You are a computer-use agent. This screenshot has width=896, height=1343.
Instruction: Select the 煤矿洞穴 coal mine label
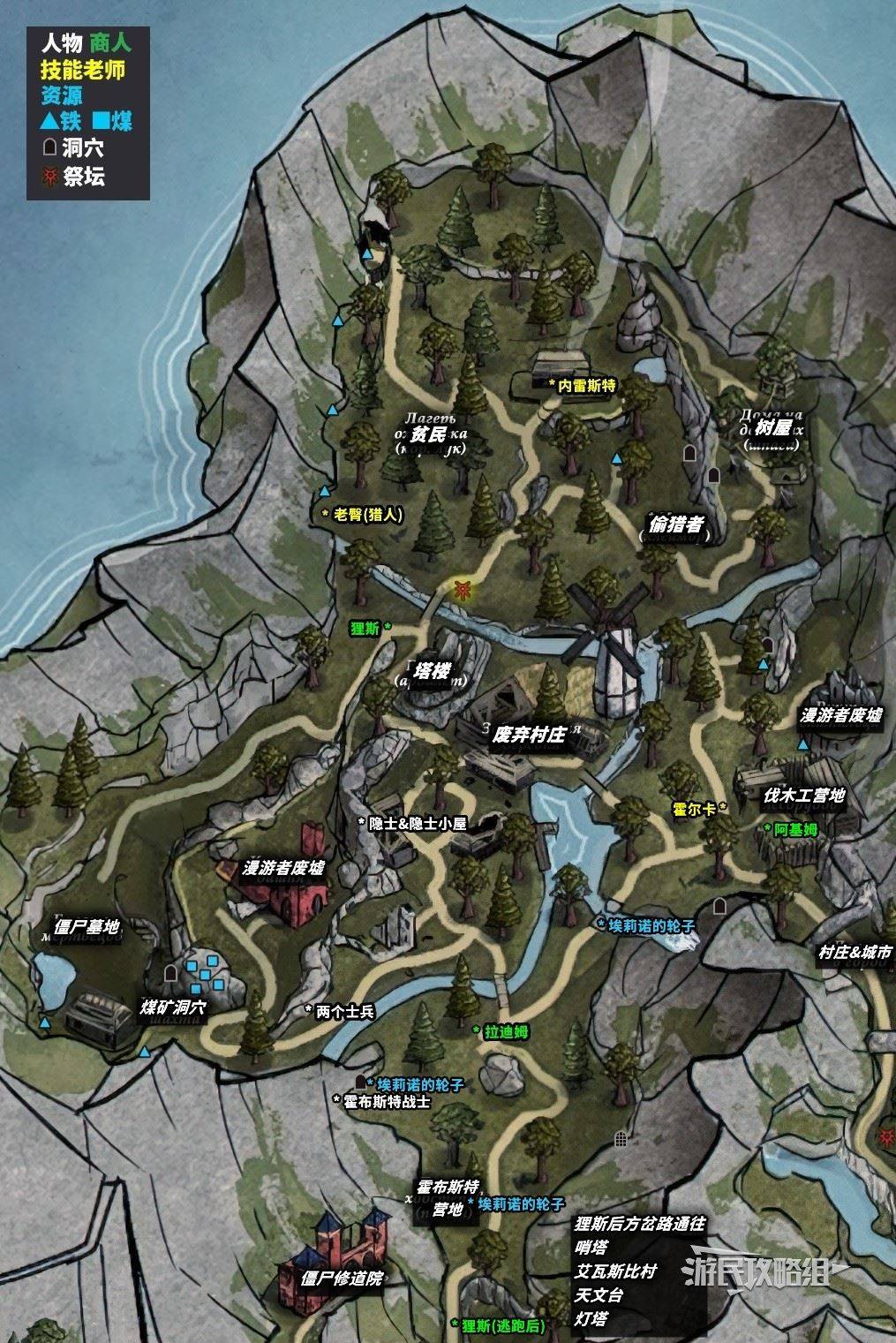click(x=174, y=1007)
